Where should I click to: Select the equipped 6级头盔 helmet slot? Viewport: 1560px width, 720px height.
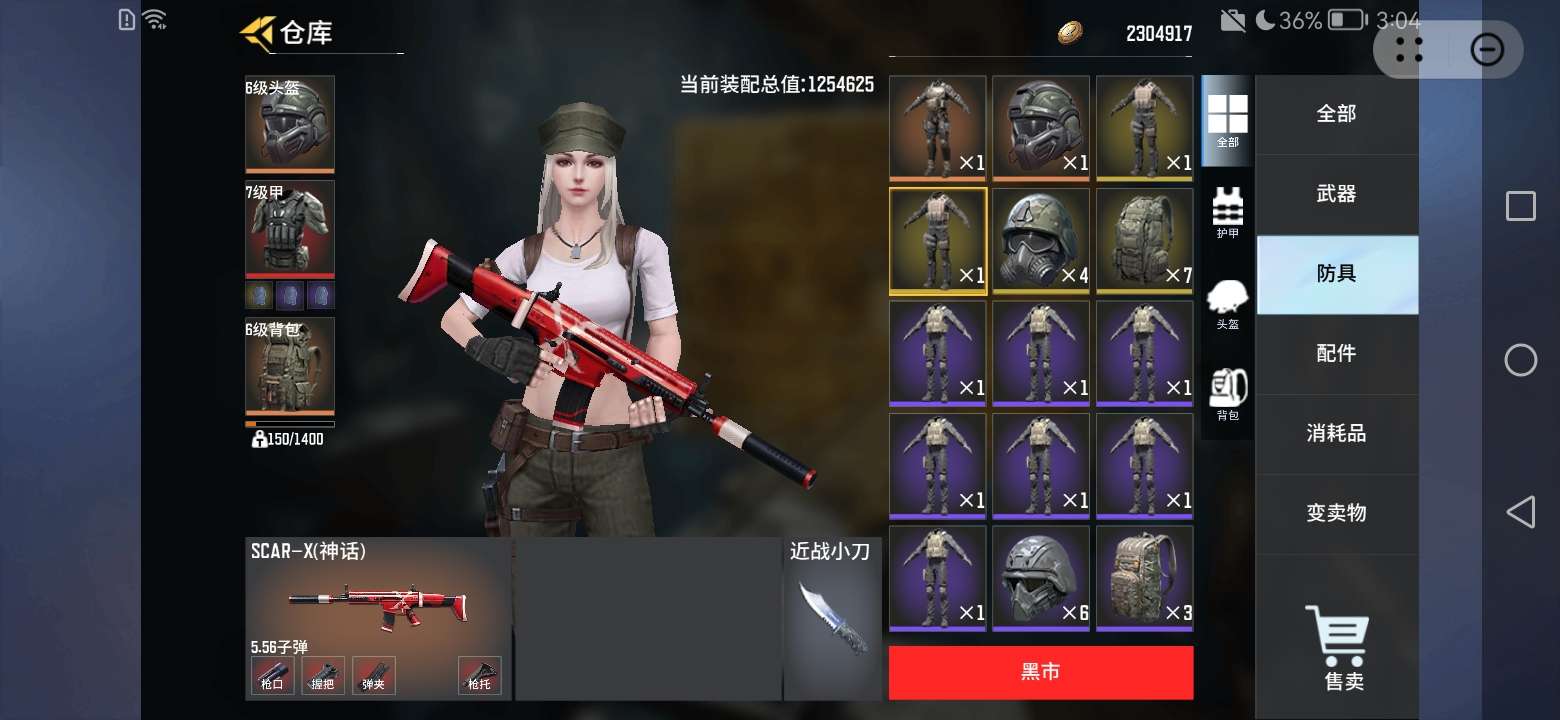click(290, 124)
